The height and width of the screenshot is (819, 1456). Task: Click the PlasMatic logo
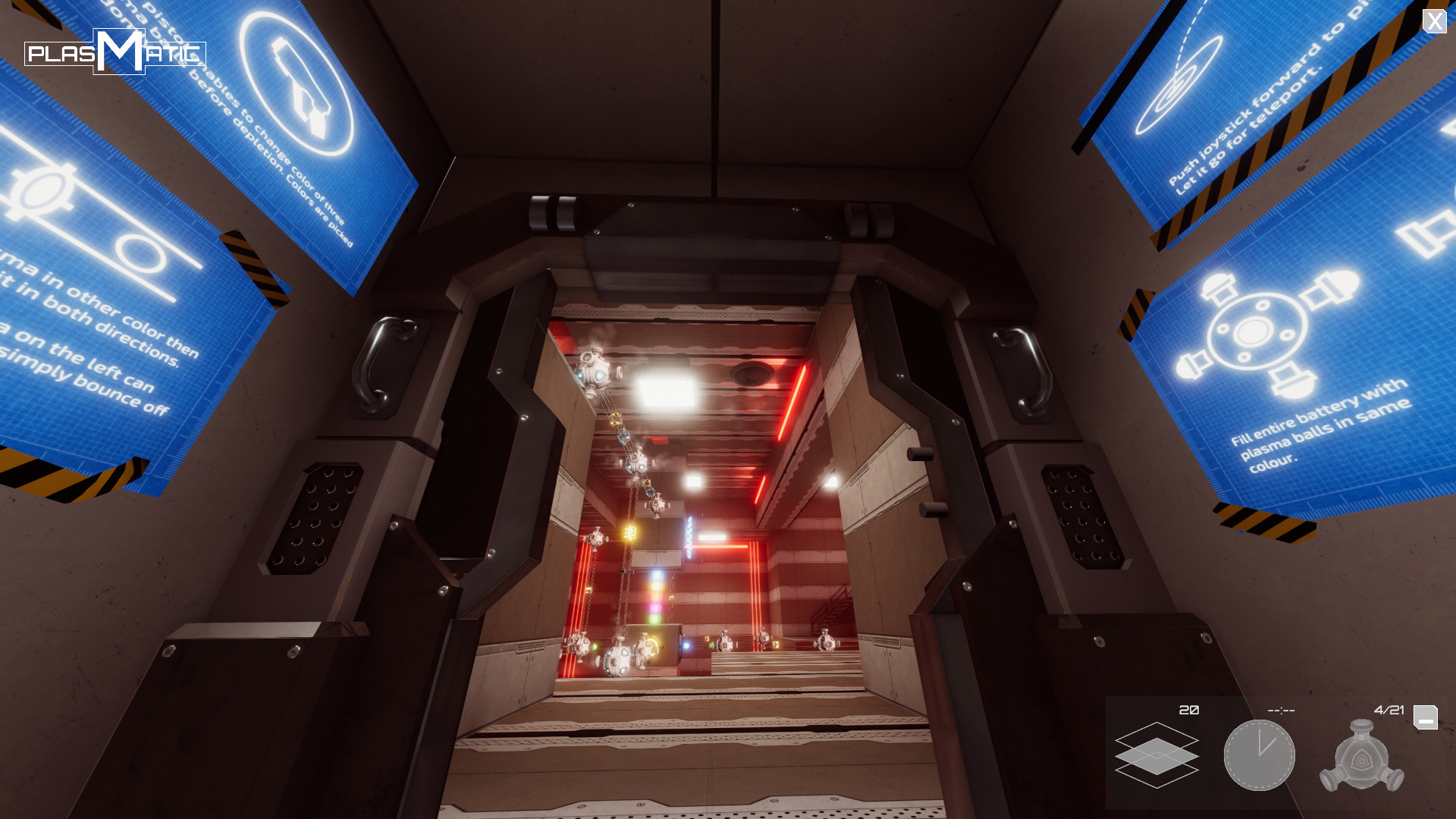(x=115, y=52)
